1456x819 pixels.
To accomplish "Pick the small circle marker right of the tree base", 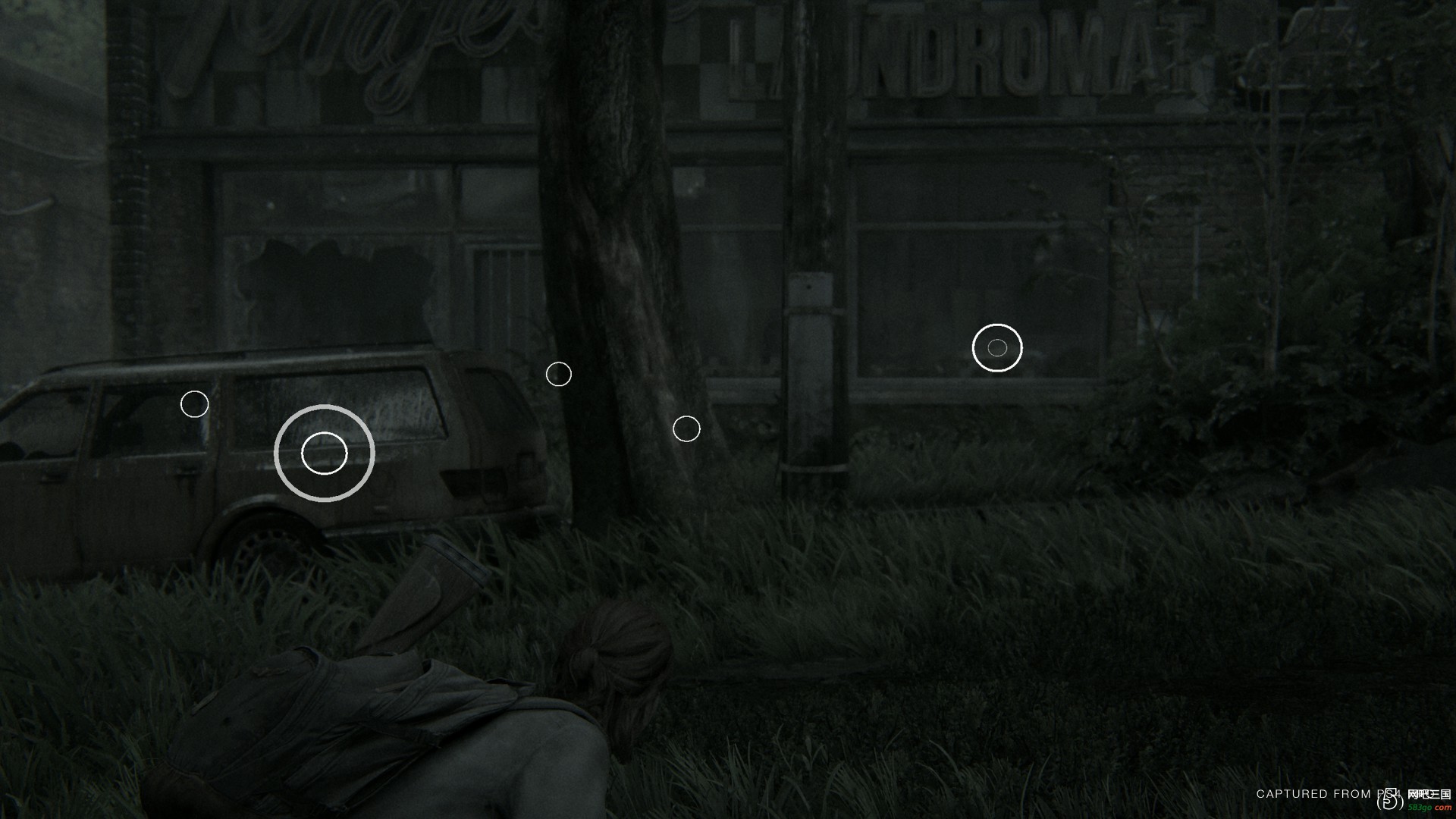I will tap(686, 428).
